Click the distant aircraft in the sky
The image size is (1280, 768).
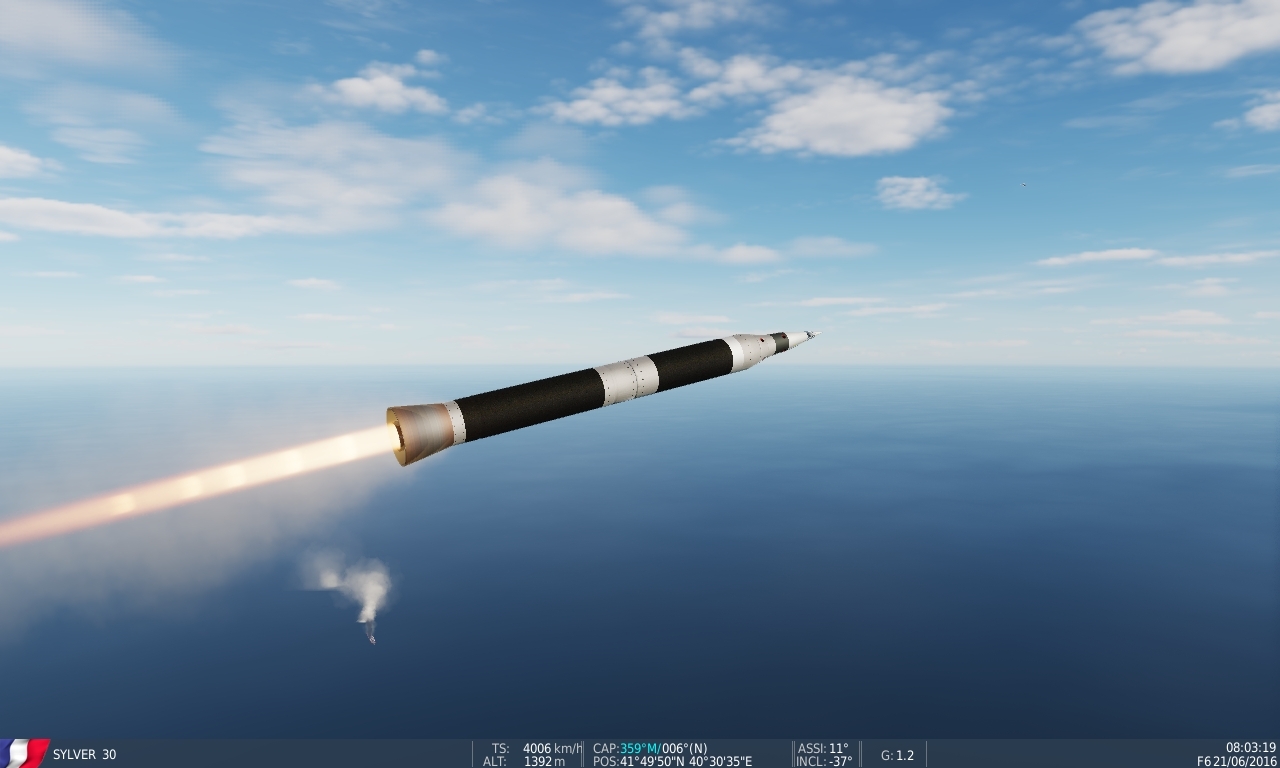click(1022, 184)
